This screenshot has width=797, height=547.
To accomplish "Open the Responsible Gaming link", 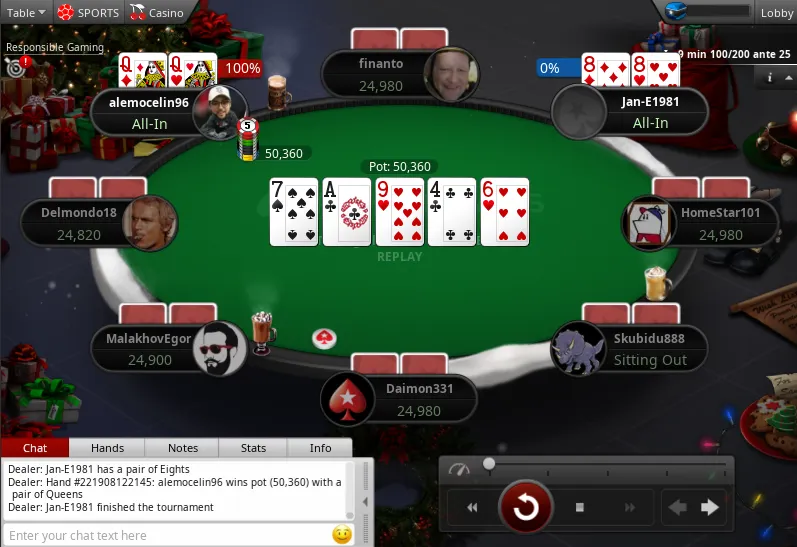I will tap(55, 47).
